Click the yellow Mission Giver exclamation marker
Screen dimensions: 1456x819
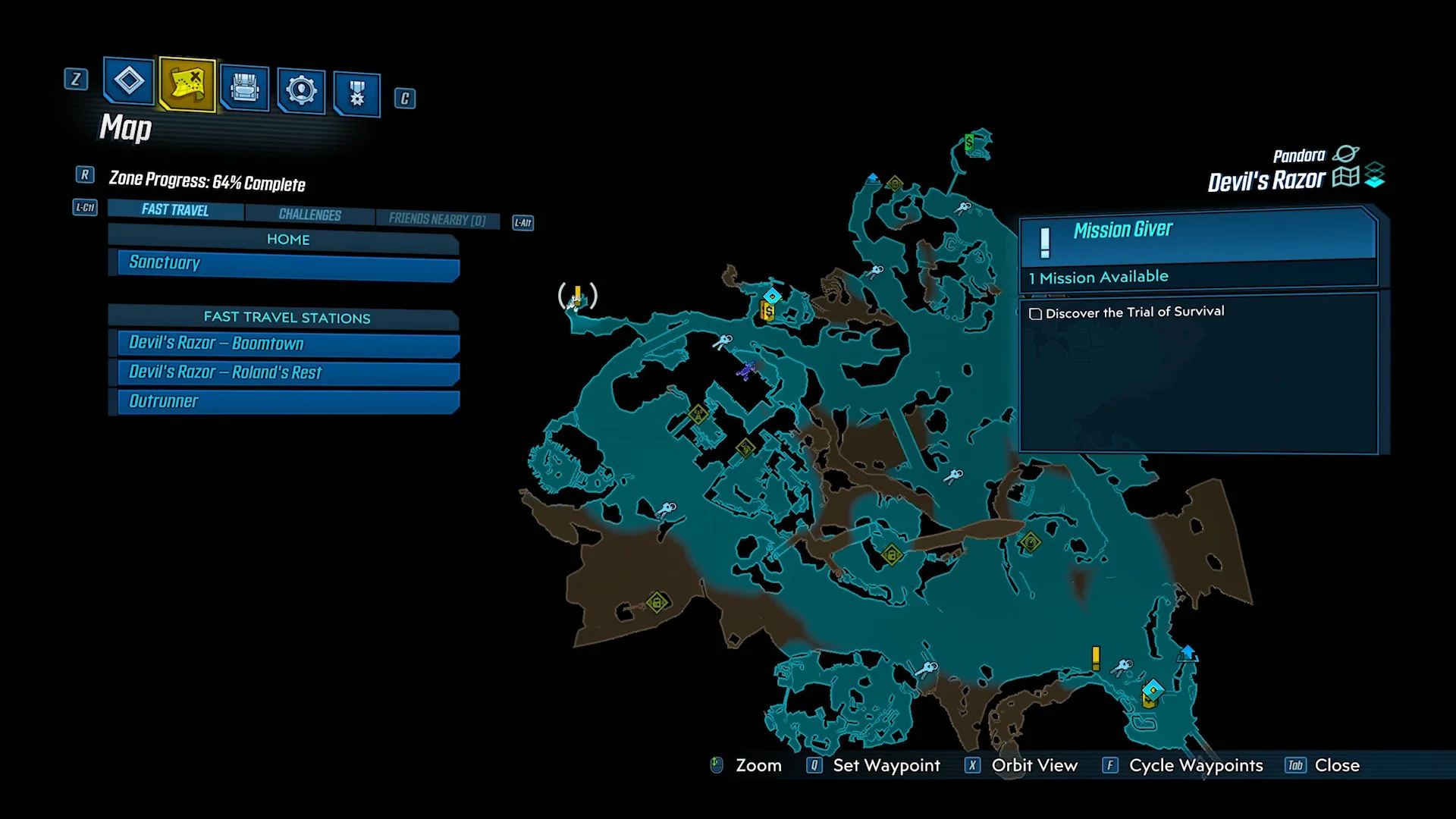pos(1095,657)
